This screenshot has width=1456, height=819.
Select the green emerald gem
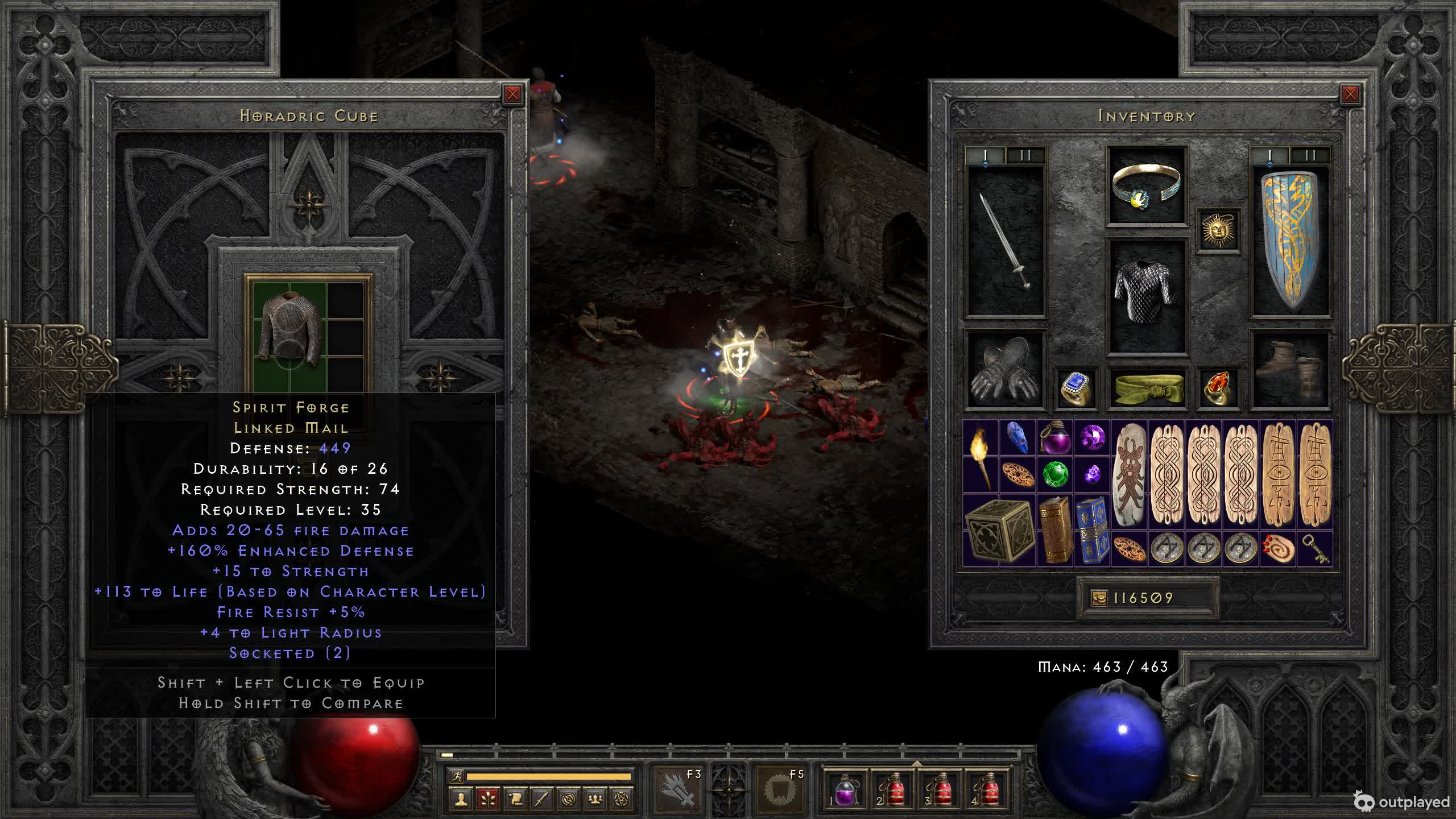click(x=1056, y=474)
